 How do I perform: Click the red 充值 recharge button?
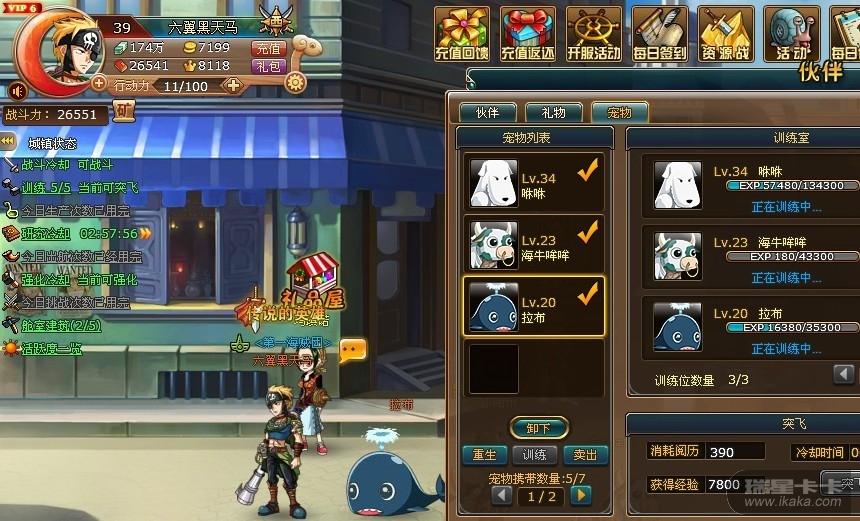pyautogui.click(x=268, y=48)
